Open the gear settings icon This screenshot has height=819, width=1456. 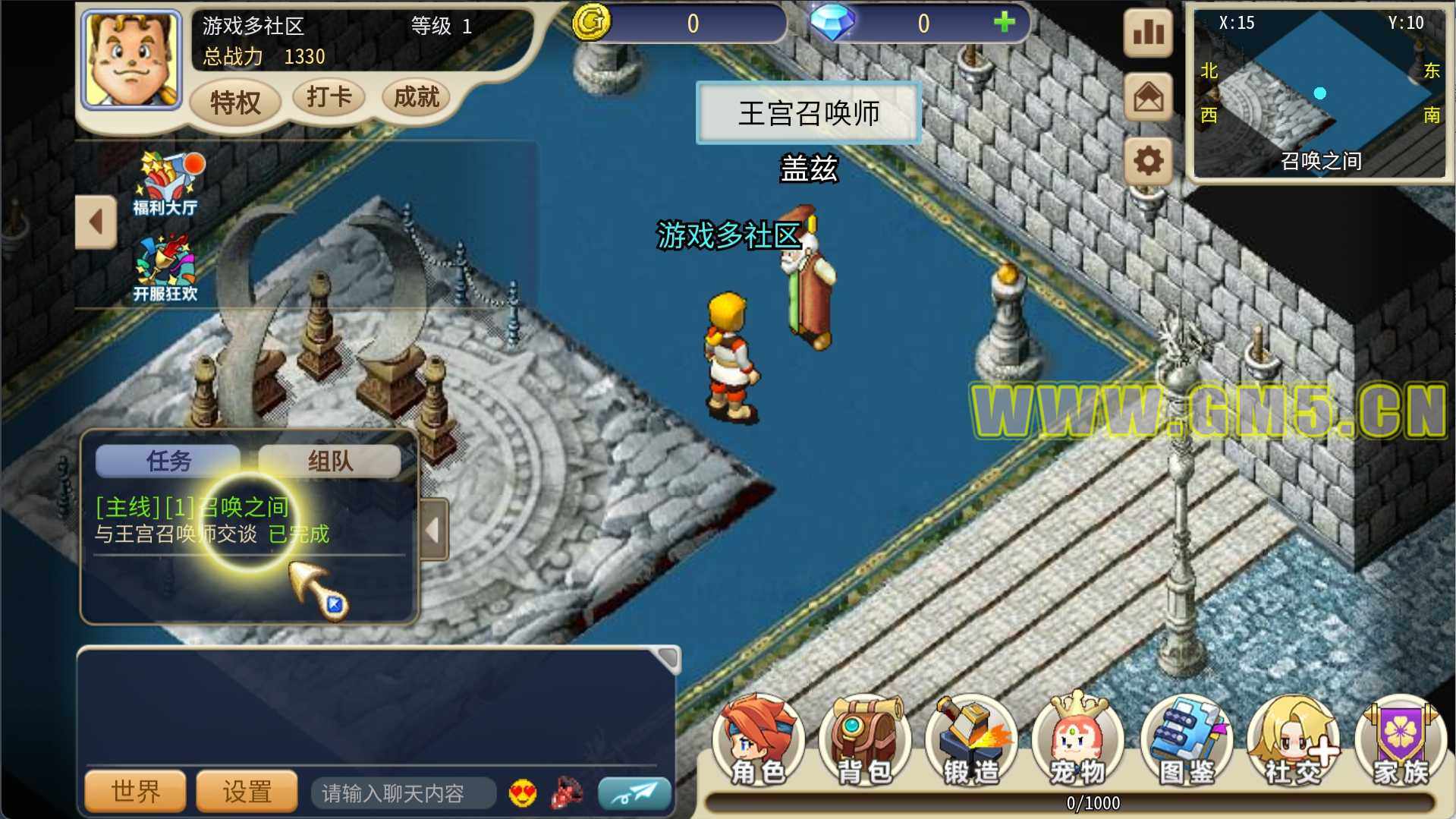[1148, 161]
